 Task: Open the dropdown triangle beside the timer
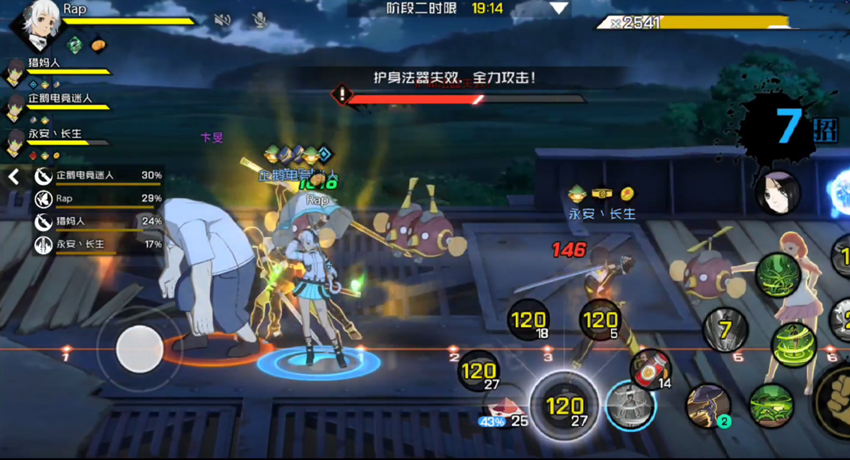click(x=558, y=8)
